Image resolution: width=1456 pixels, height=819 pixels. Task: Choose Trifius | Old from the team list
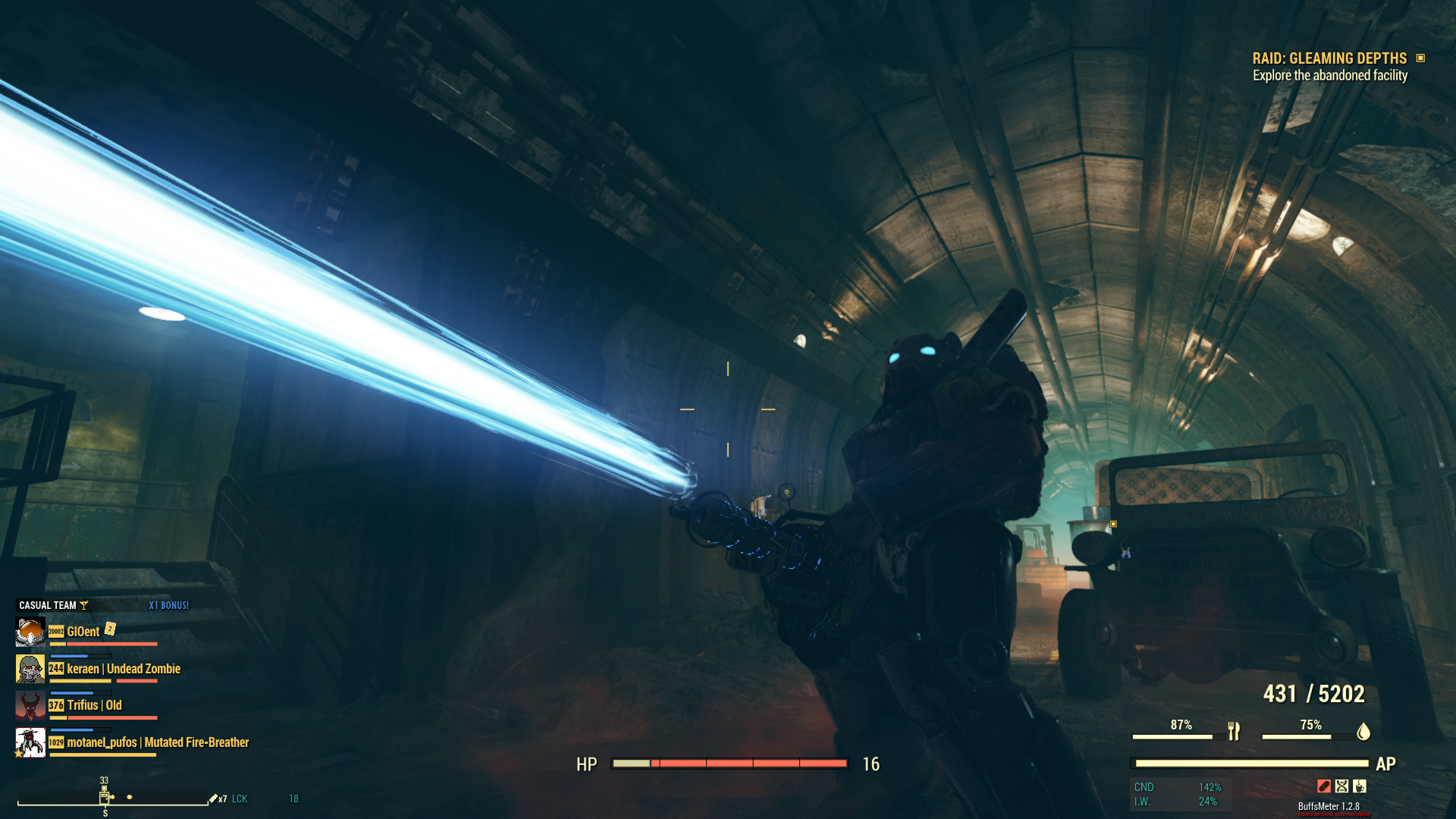(94, 705)
